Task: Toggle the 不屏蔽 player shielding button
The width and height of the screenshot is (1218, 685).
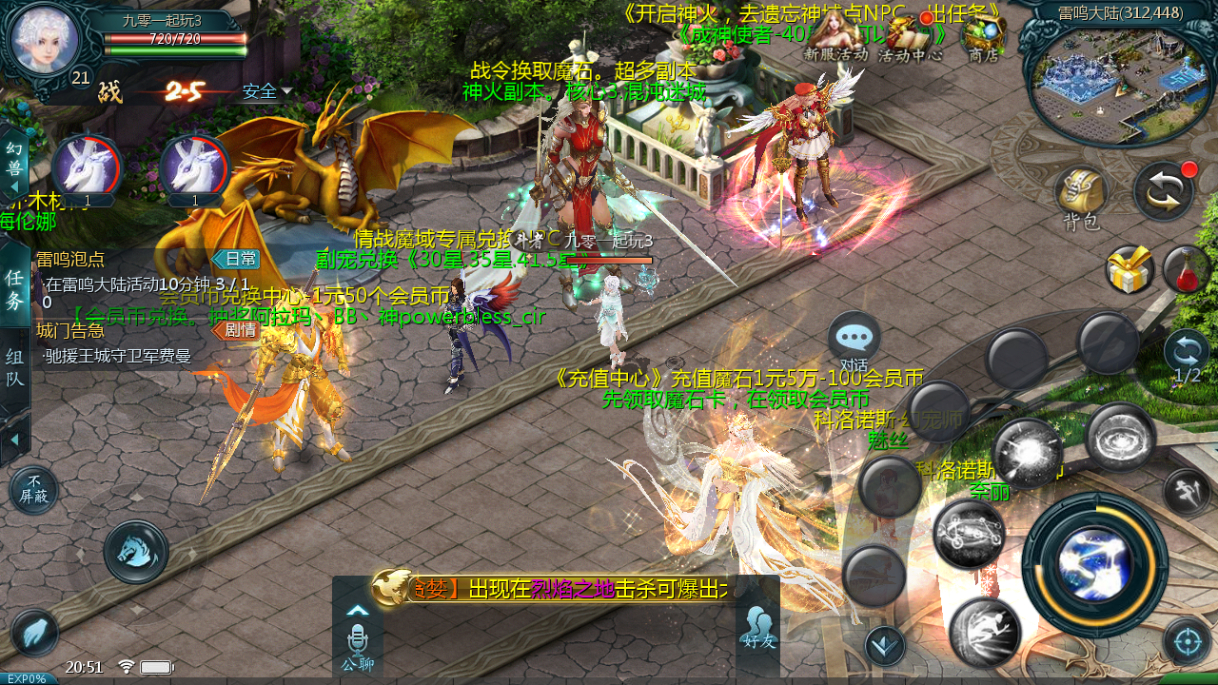Action: [33, 490]
